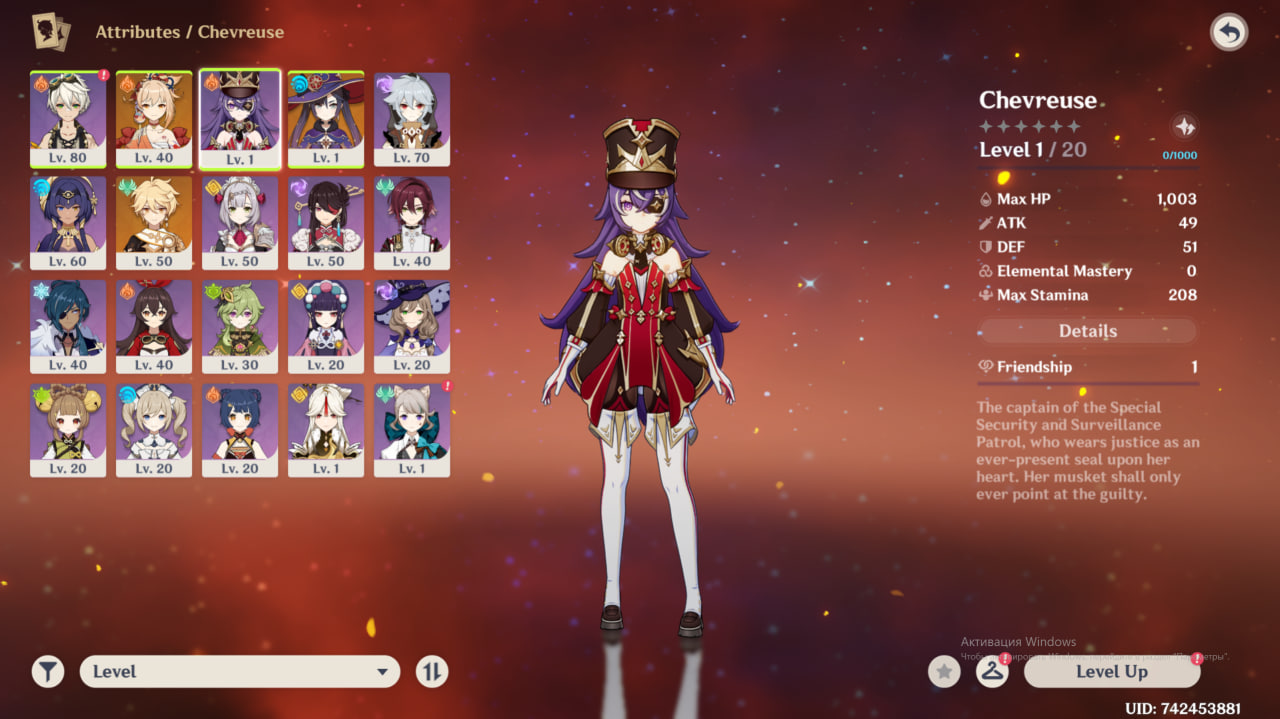The height and width of the screenshot is (719, 1280).
Task: Choose Kaeya's portrait with the eyepatch
Action: point(68,326)
